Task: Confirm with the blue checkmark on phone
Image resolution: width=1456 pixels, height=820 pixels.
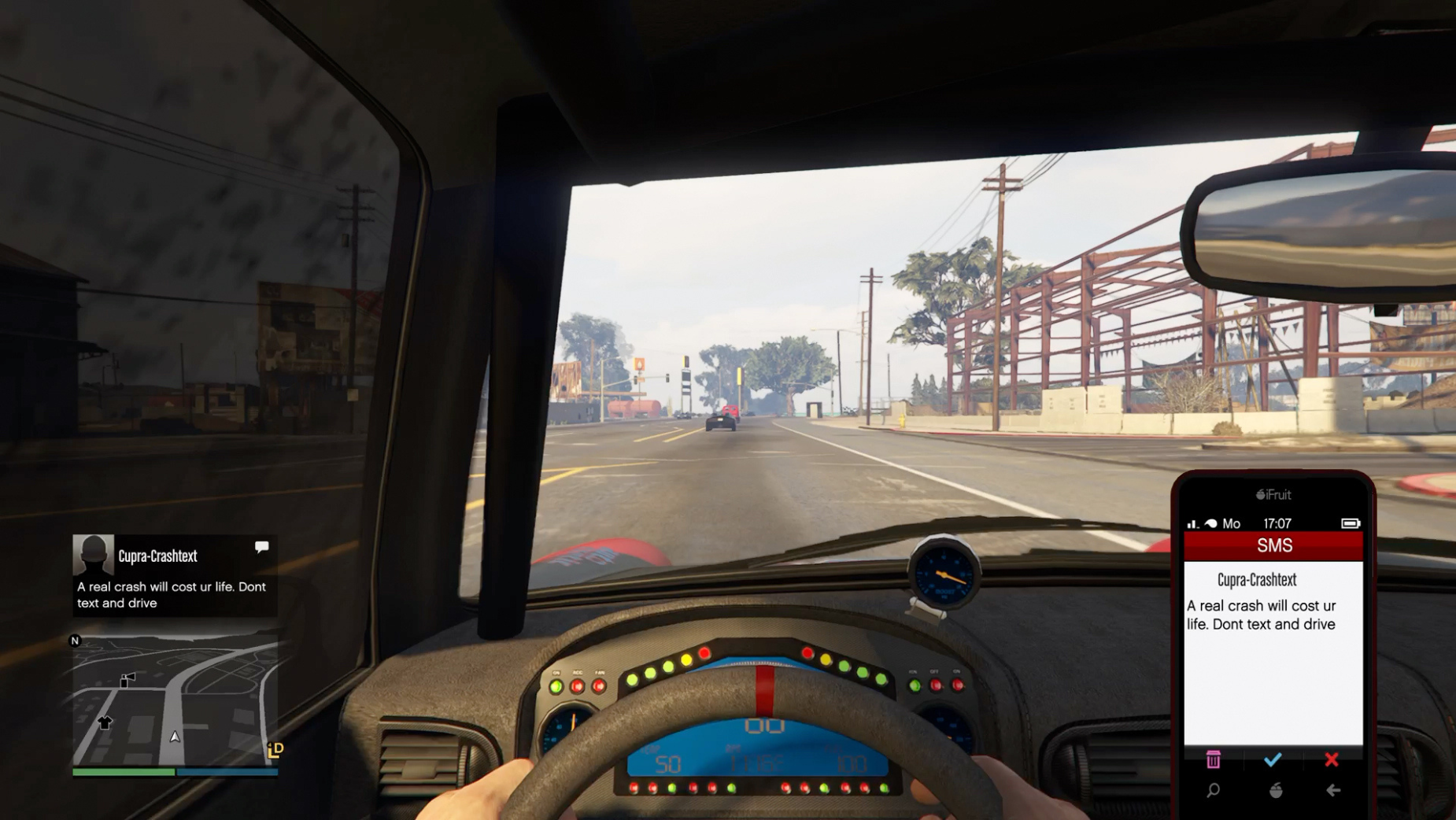Action: [x=1273, y=759]
